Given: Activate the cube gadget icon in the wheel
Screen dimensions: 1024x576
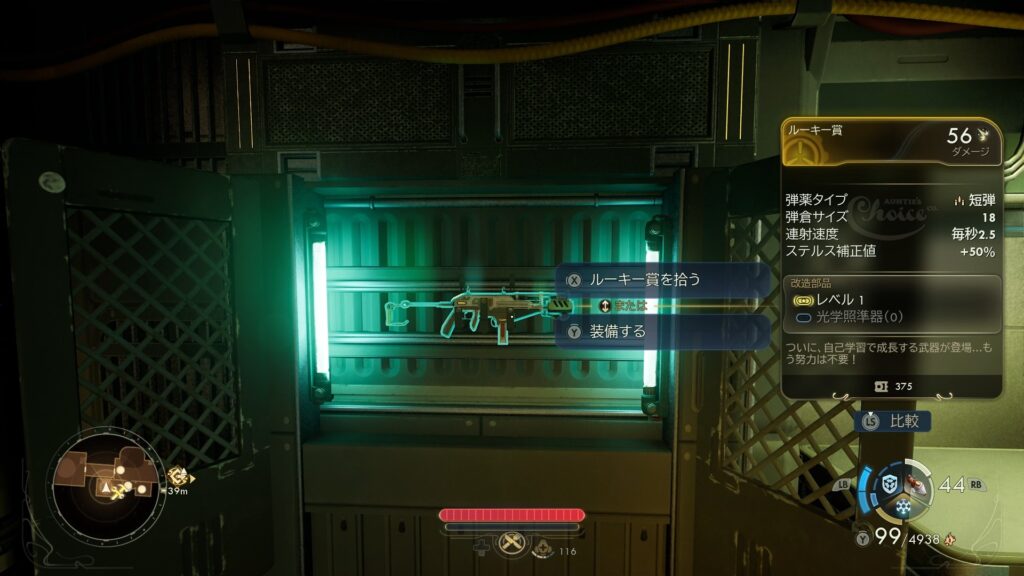Looking at the screenshot, I should pyautogui.click(x=888, y=484).
